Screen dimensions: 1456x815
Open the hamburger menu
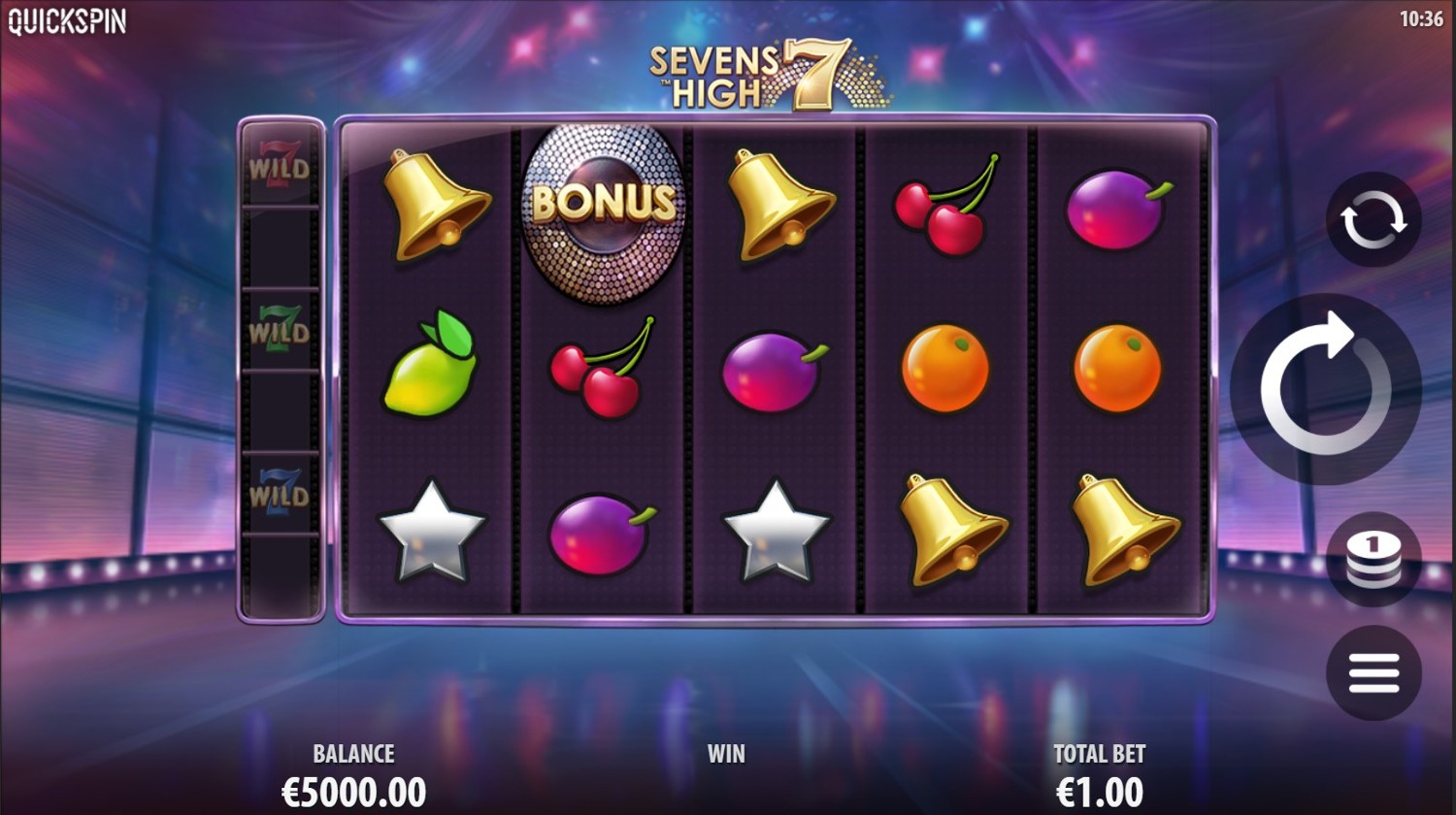(1373, 672)
